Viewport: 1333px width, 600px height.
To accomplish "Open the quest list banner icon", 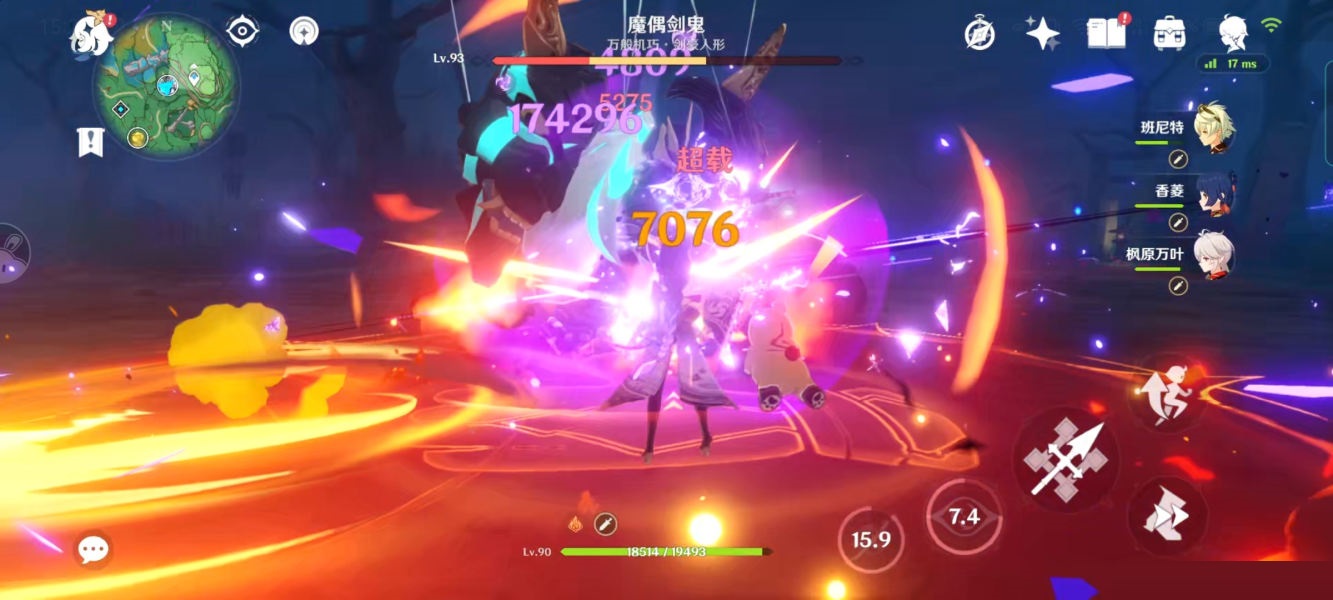I will [x=91, y=142].
